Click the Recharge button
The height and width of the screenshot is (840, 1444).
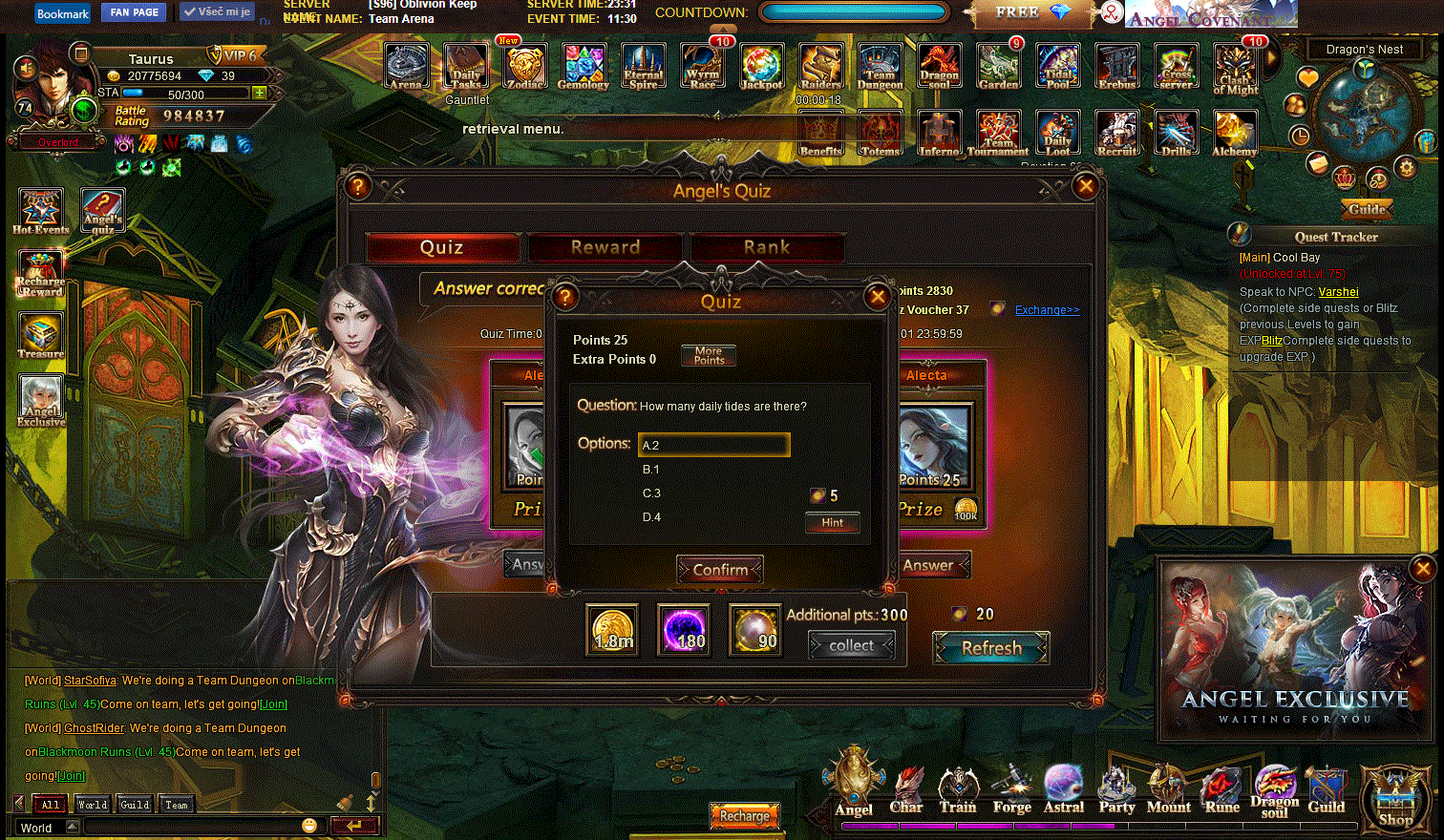pos(744,816)
